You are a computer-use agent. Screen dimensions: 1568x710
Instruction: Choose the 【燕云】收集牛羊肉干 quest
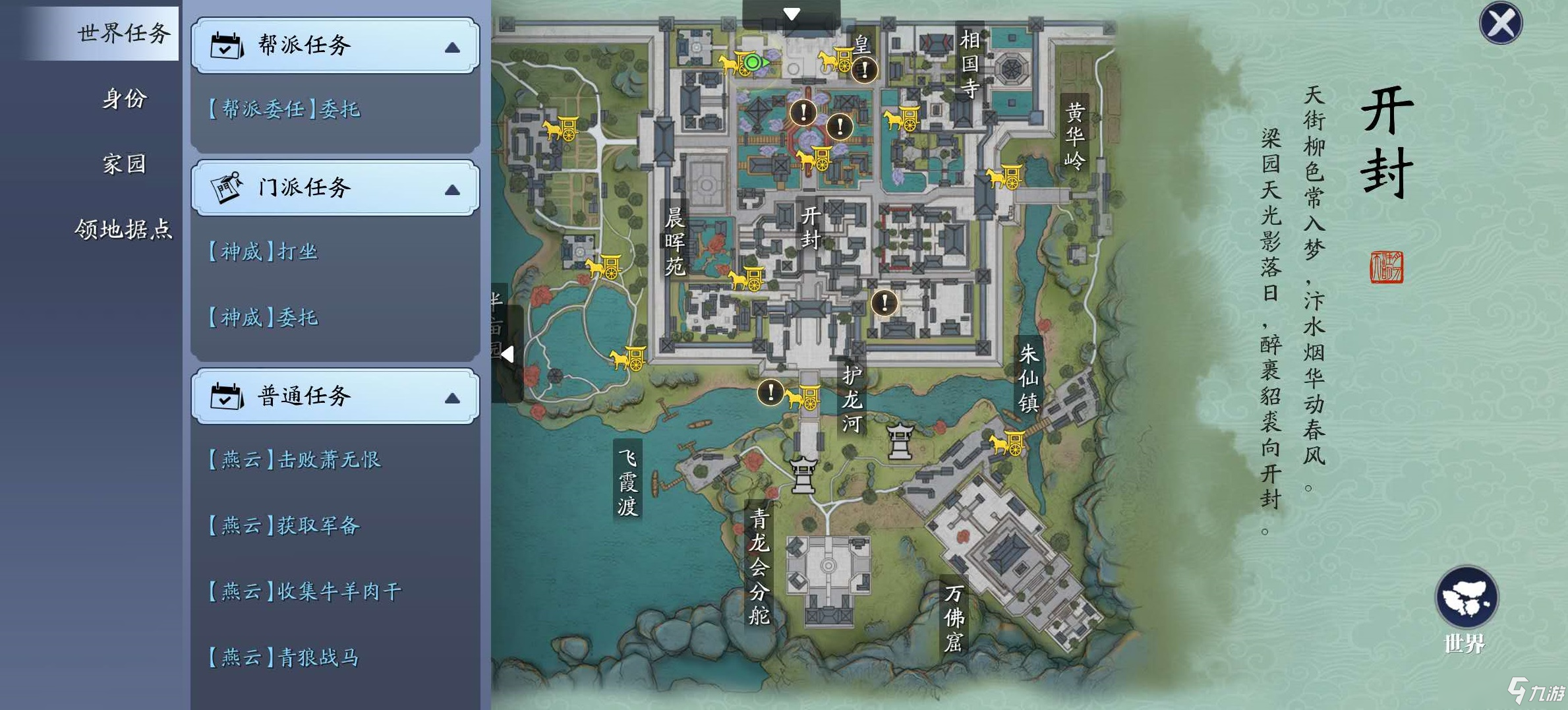click(305, 591)
